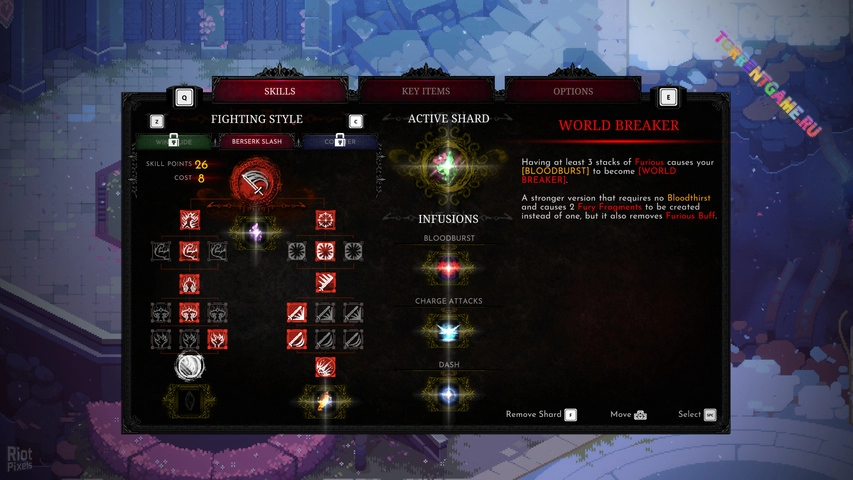Click the large white orb skill node
Image resolution: width=853 pixels, height=480 pixels.
[x=189, y=367]
